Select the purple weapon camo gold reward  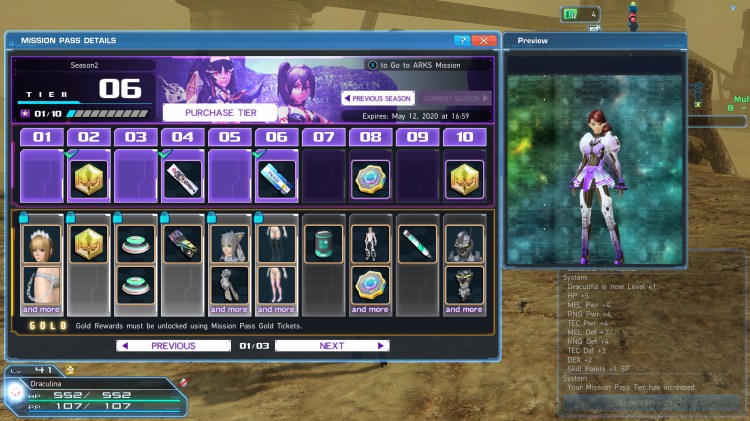pyautogui.click(x=182, y=244)
